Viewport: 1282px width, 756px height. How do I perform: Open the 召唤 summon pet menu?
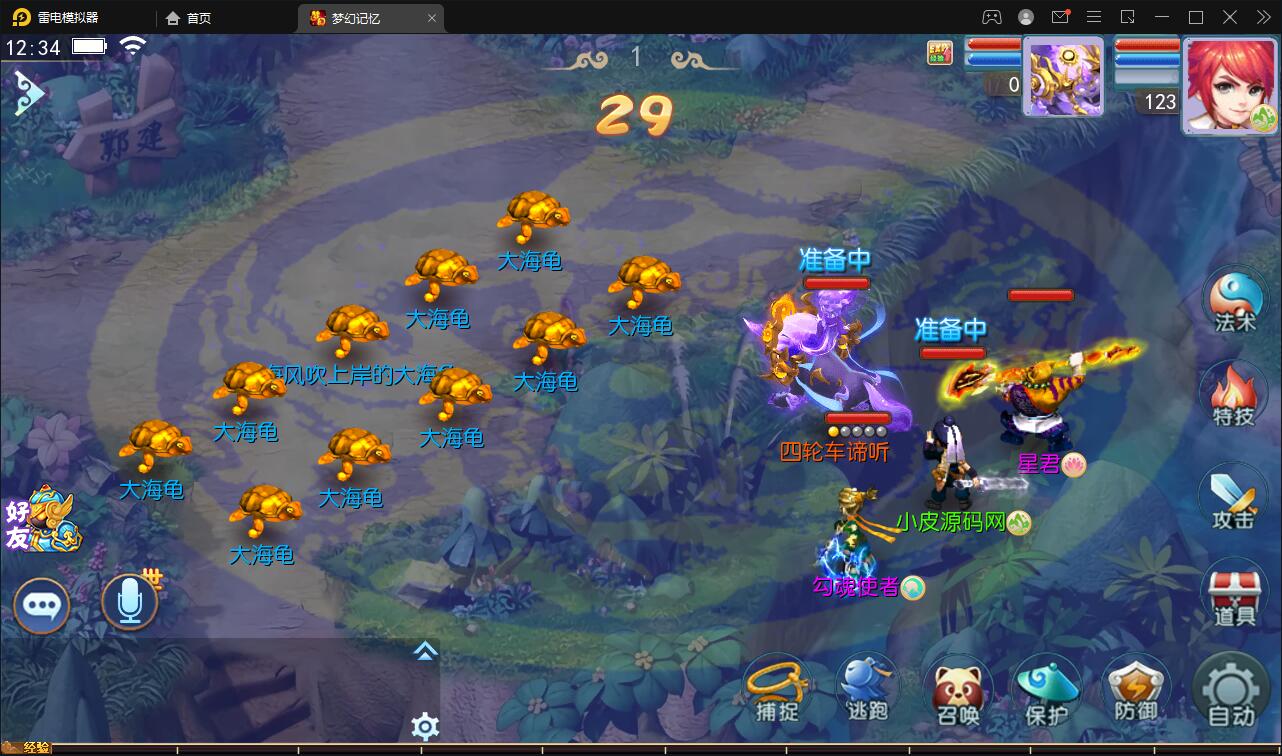[957, 691]
